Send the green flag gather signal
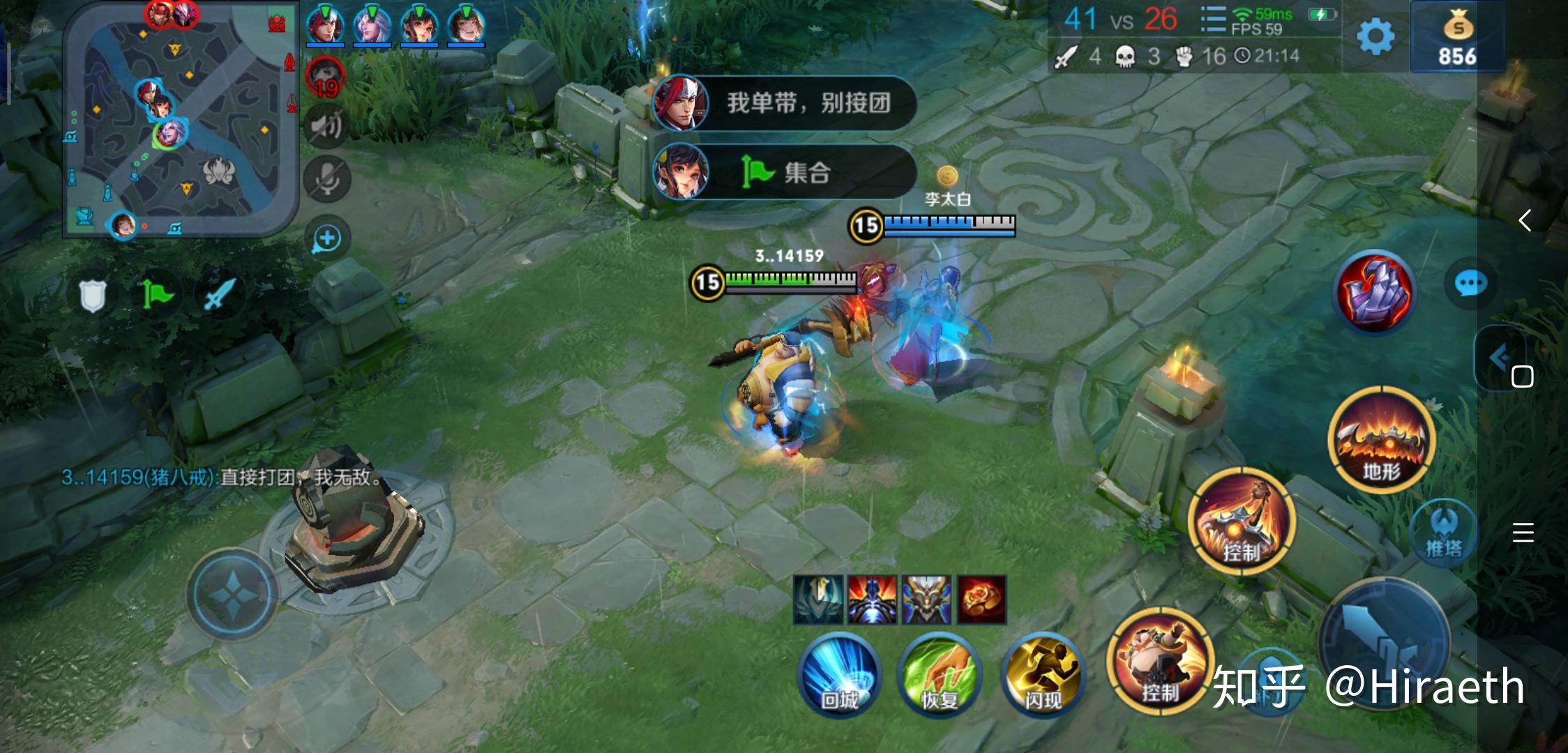Viewport: 1568px width, 753px height. tap(156, 296)
